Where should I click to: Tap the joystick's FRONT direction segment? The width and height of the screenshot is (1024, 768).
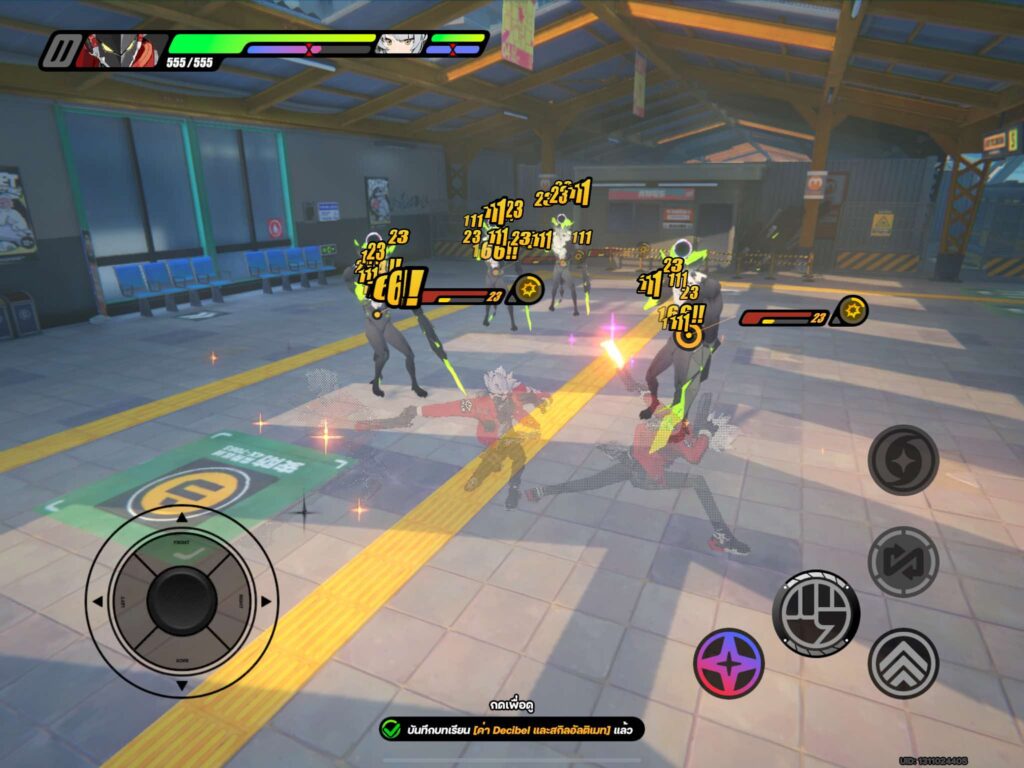tap(181, 545)
